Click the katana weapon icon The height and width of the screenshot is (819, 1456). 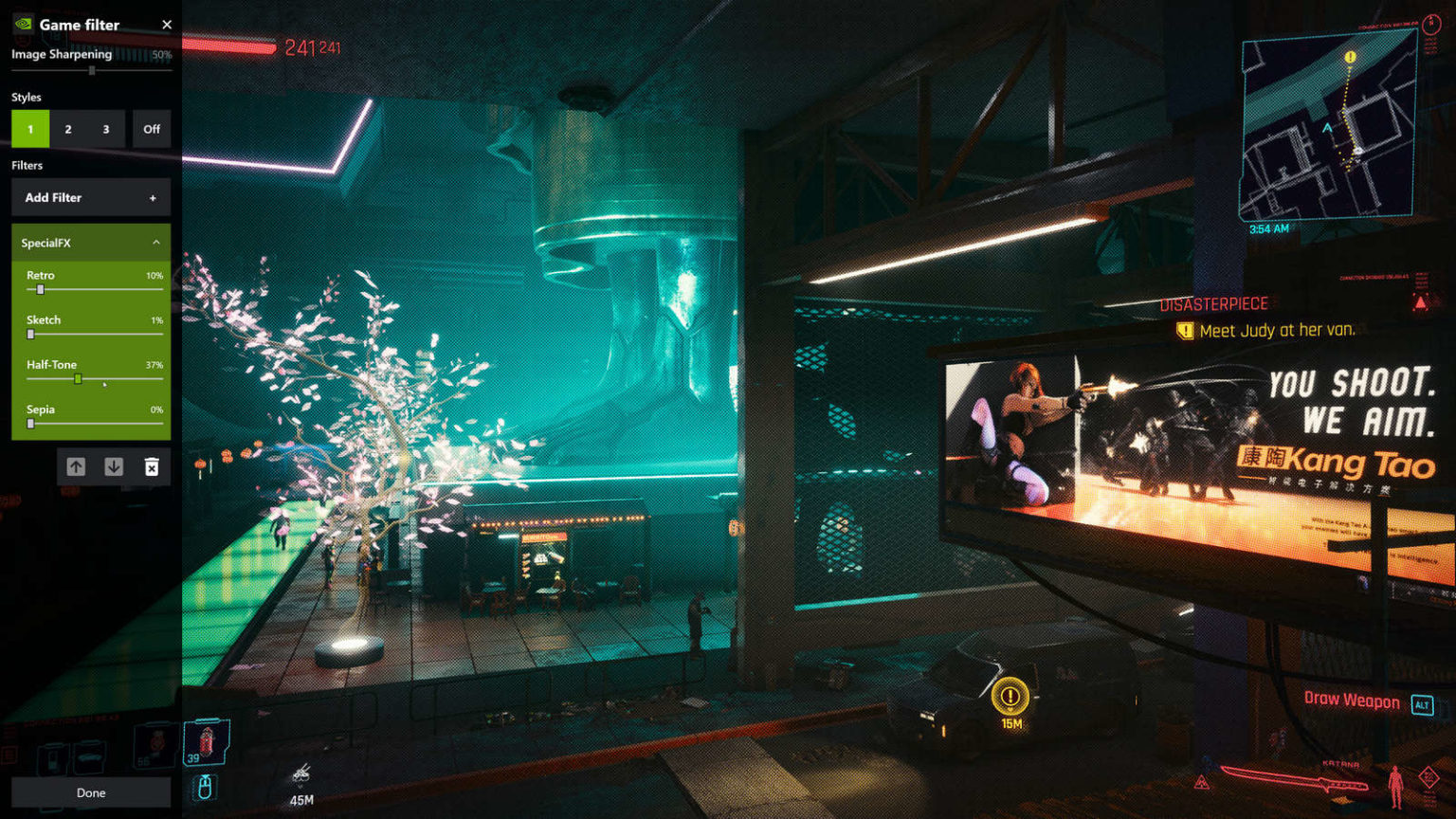(x=1294, y=781)
